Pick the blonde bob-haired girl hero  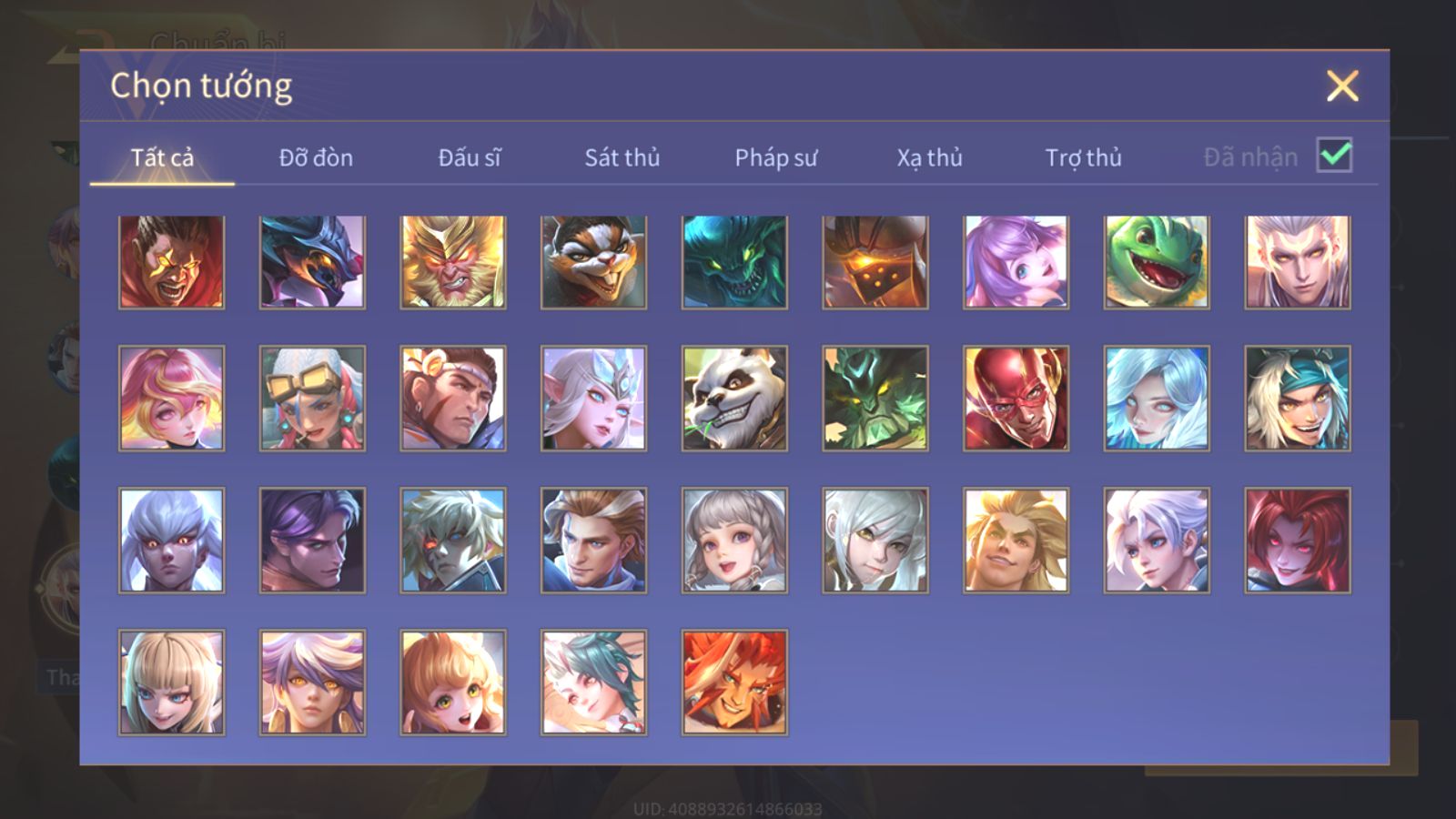(x=172, y=682)
